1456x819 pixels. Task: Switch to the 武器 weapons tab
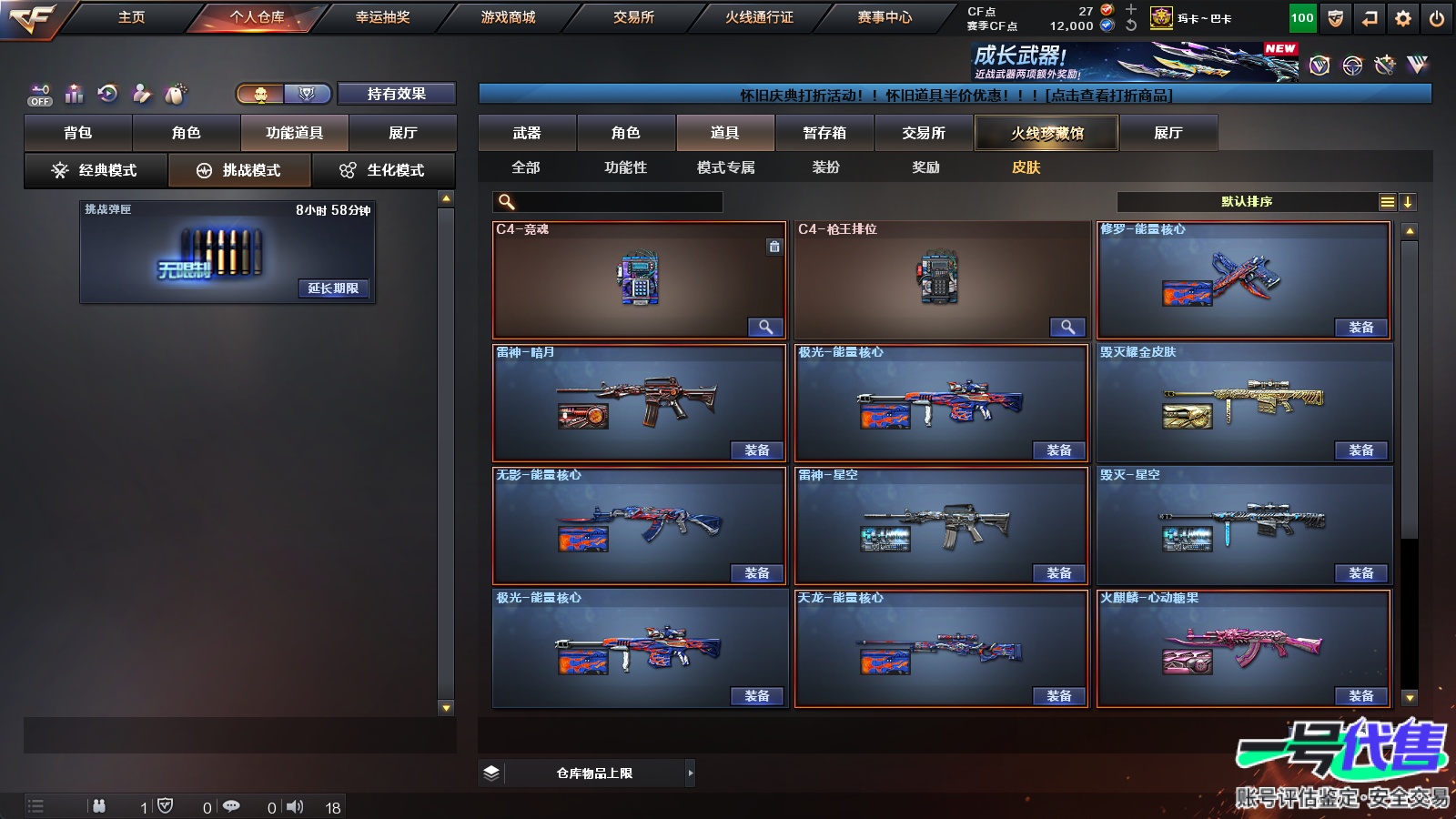527,133
